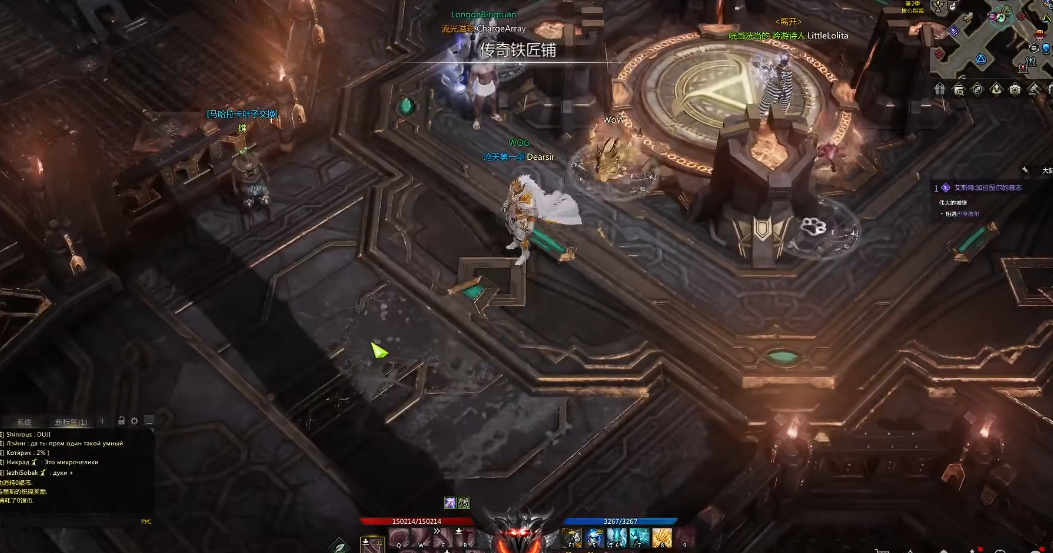This screenshot has height=553, width=1053.
Task: Click the camera icon below the minimap
Action: click(1015, 90)
